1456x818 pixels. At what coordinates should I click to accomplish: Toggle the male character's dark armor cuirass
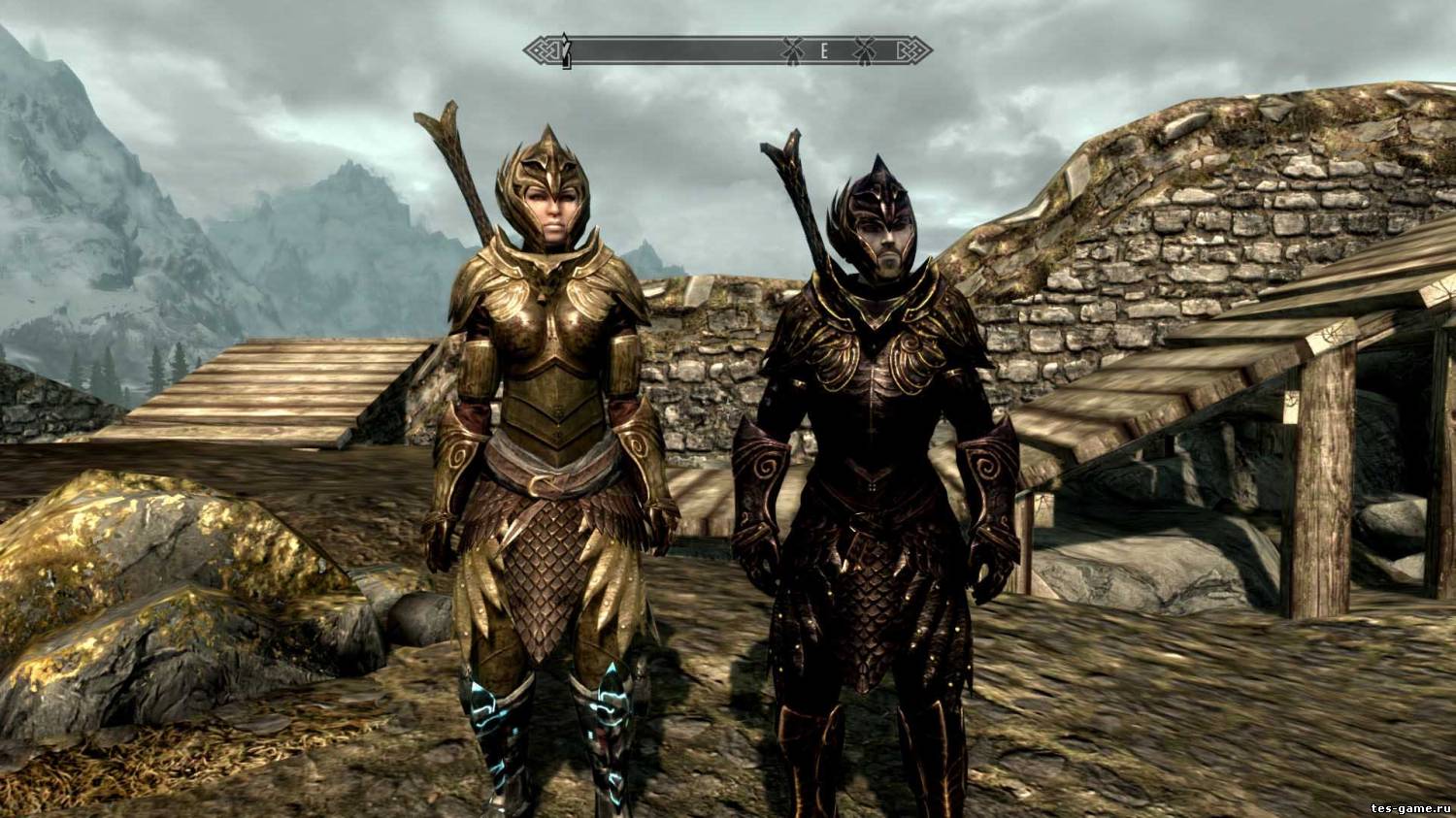[874, 378]
